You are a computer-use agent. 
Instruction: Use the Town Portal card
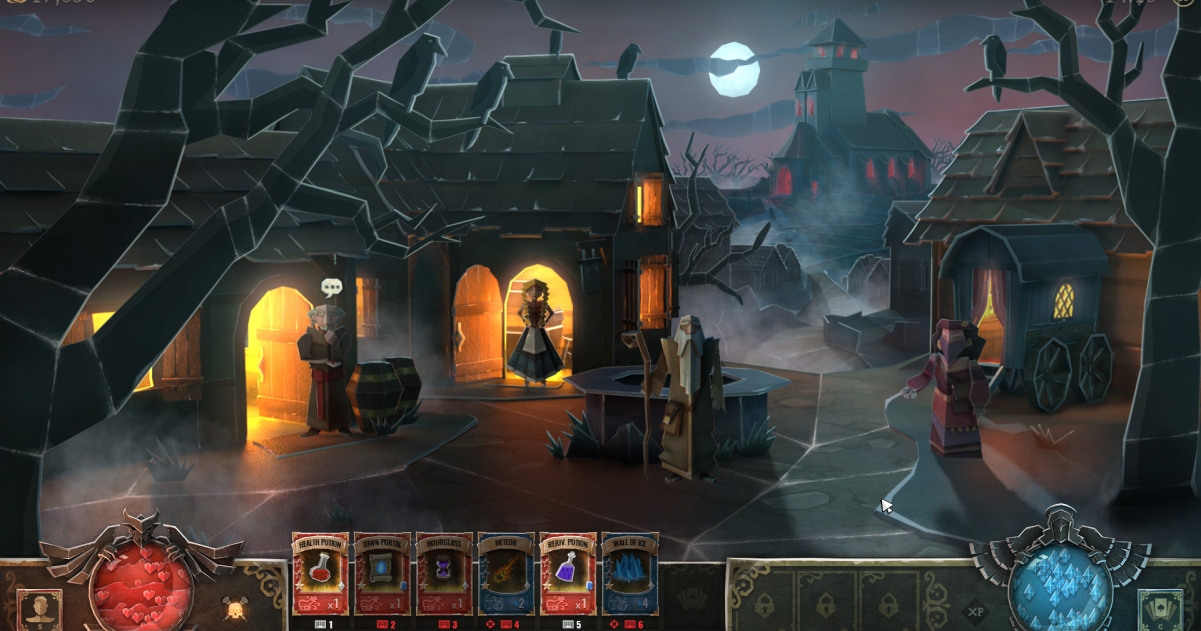(382, 573)
